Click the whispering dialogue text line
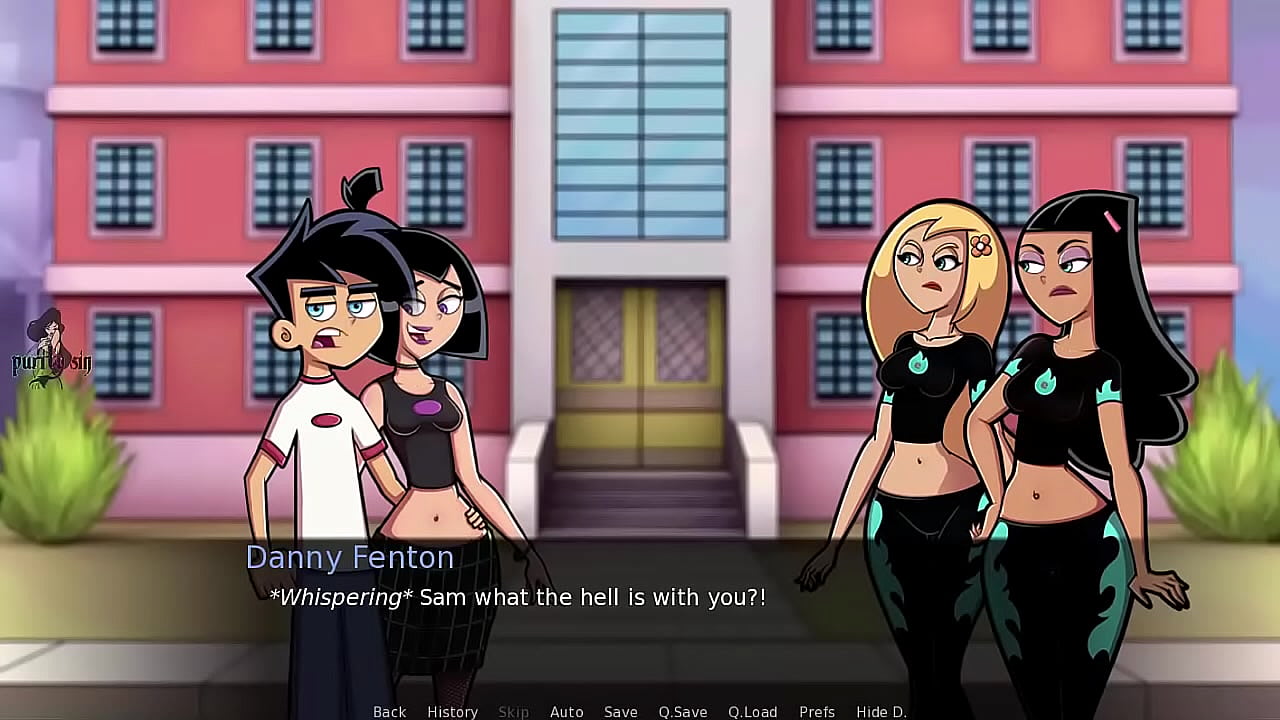1280x720 pixels. coord(516,597)
